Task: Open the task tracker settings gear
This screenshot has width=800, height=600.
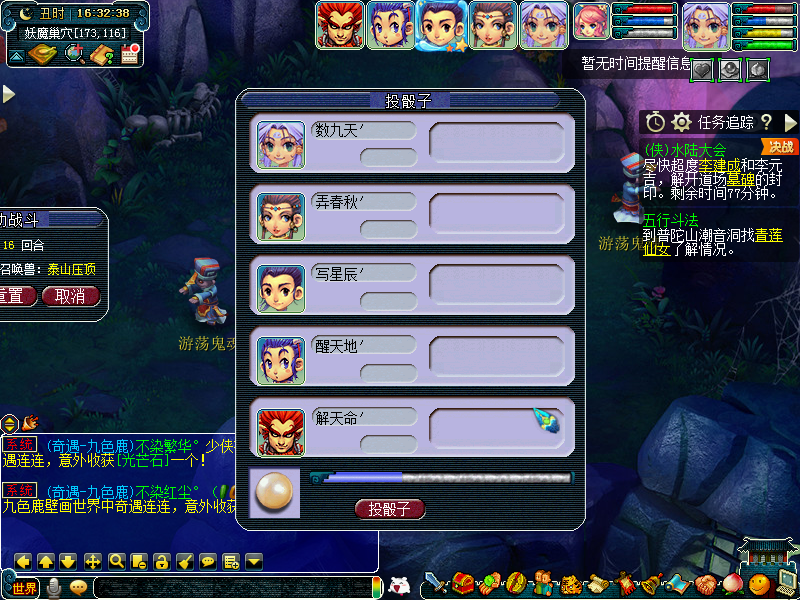Action: (682, 122)
